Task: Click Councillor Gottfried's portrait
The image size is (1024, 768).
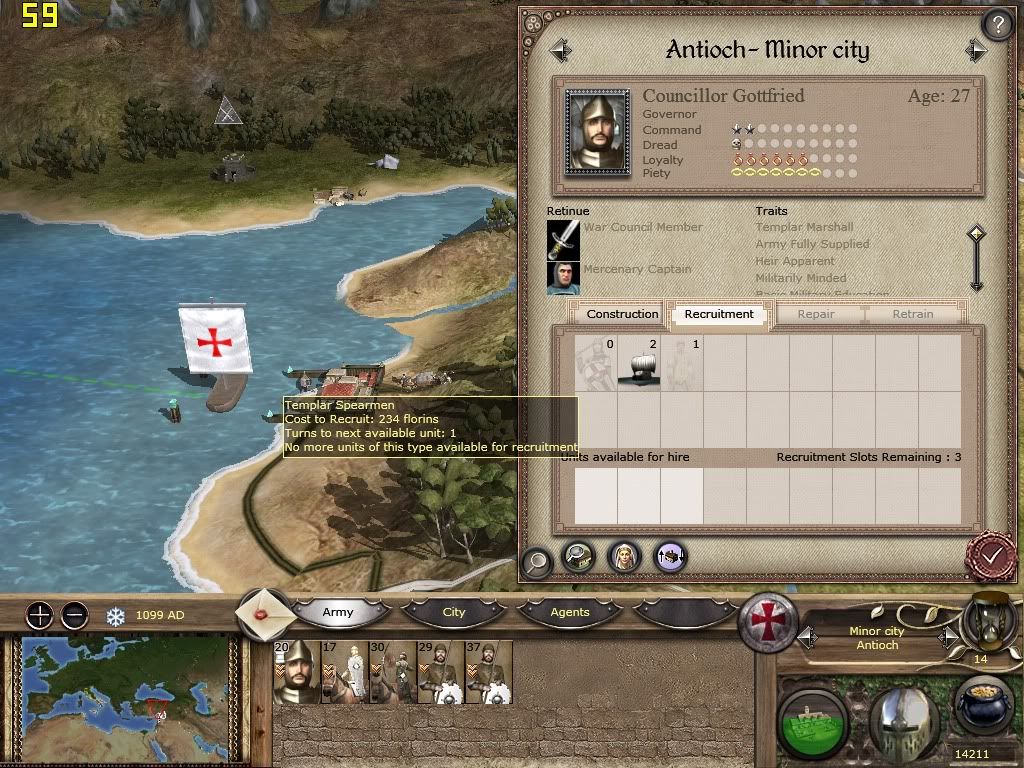Action: click(598, 132)
